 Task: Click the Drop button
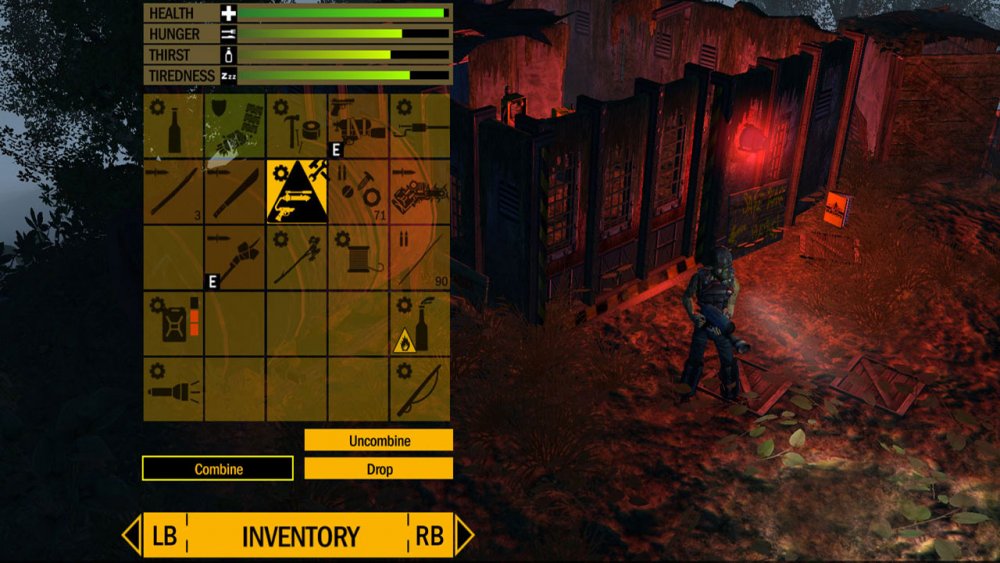379,468
